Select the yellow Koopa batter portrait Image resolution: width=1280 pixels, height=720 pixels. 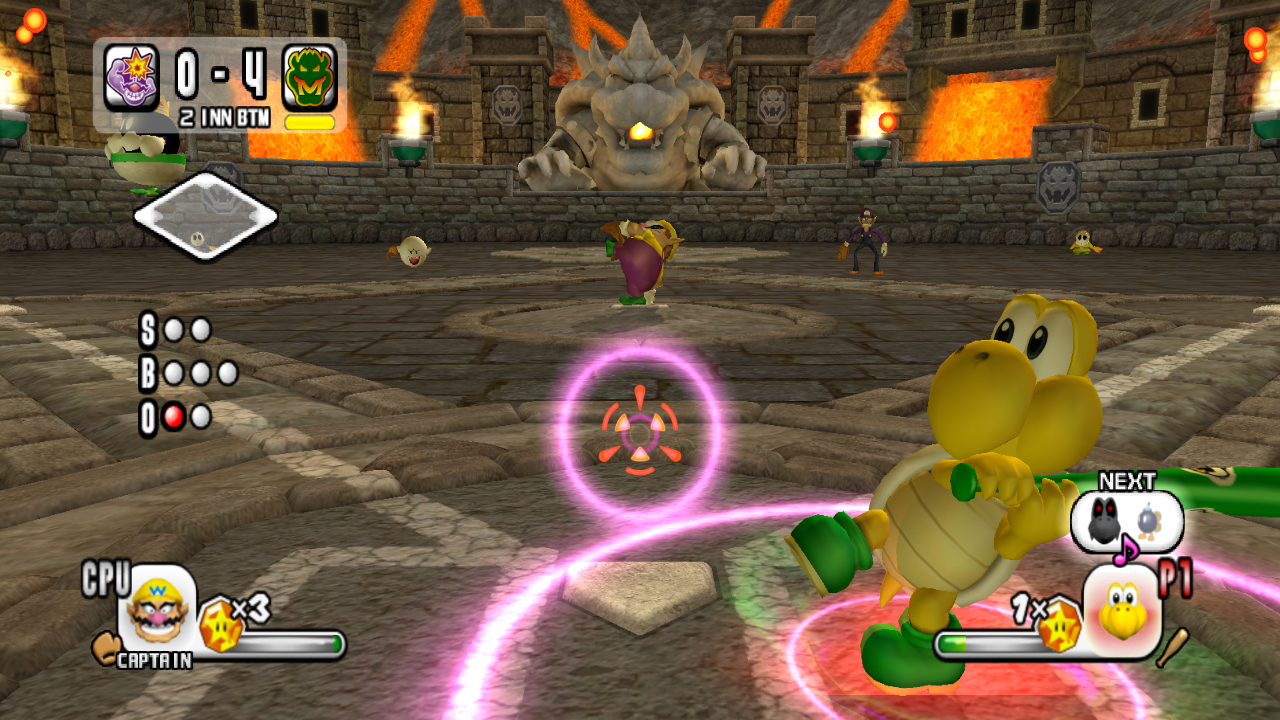coord(1122,611)
